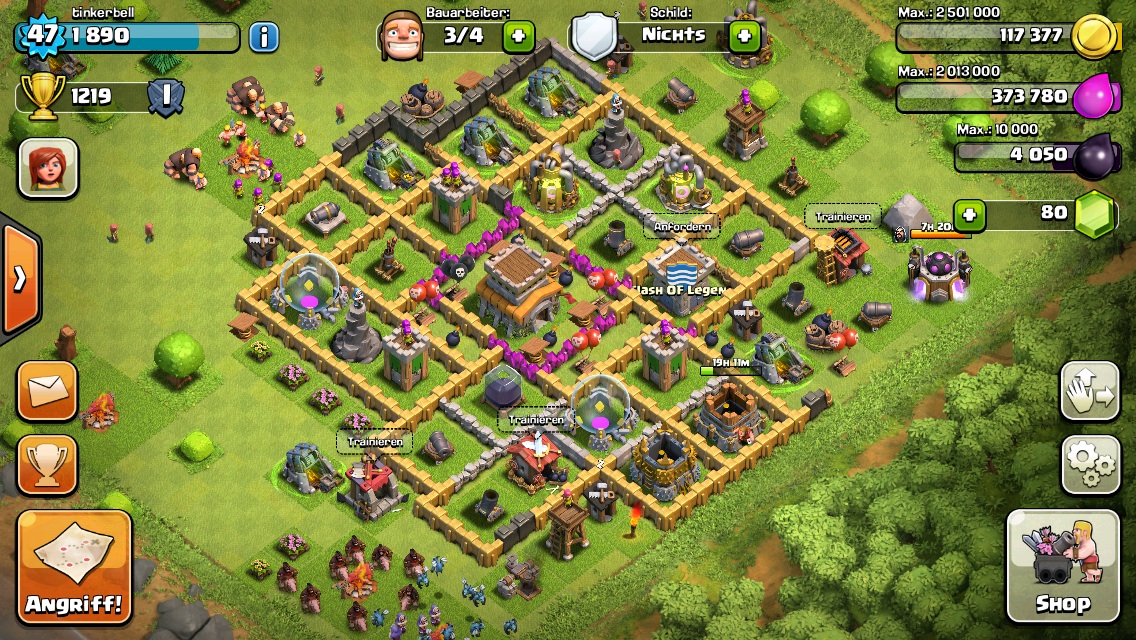The image size is (1136, 640).
Task: Open the red-haired friend profile portrait
Action: tap(48, 168)
